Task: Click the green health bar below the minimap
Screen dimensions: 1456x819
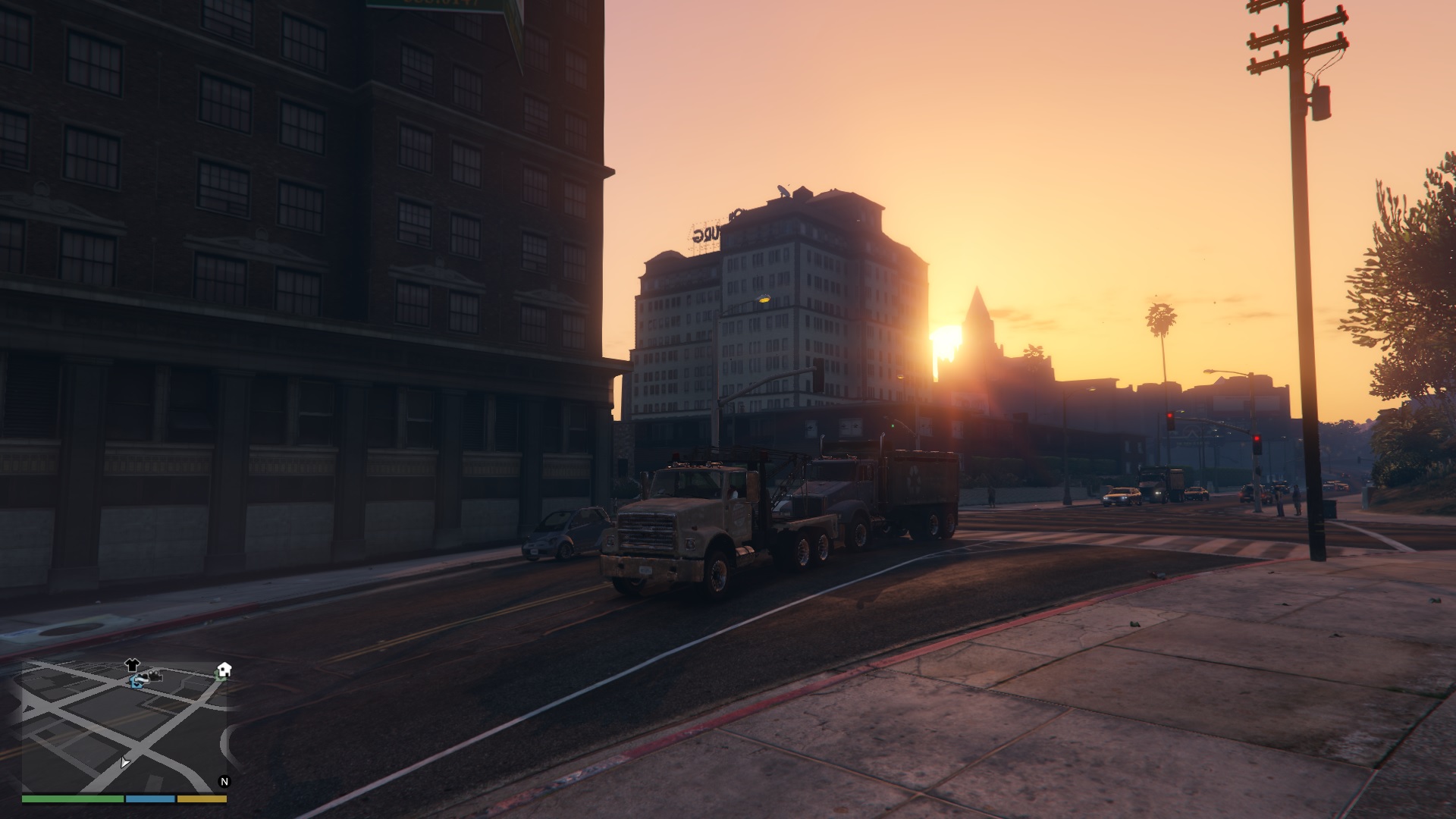Action: pos(72,799)
